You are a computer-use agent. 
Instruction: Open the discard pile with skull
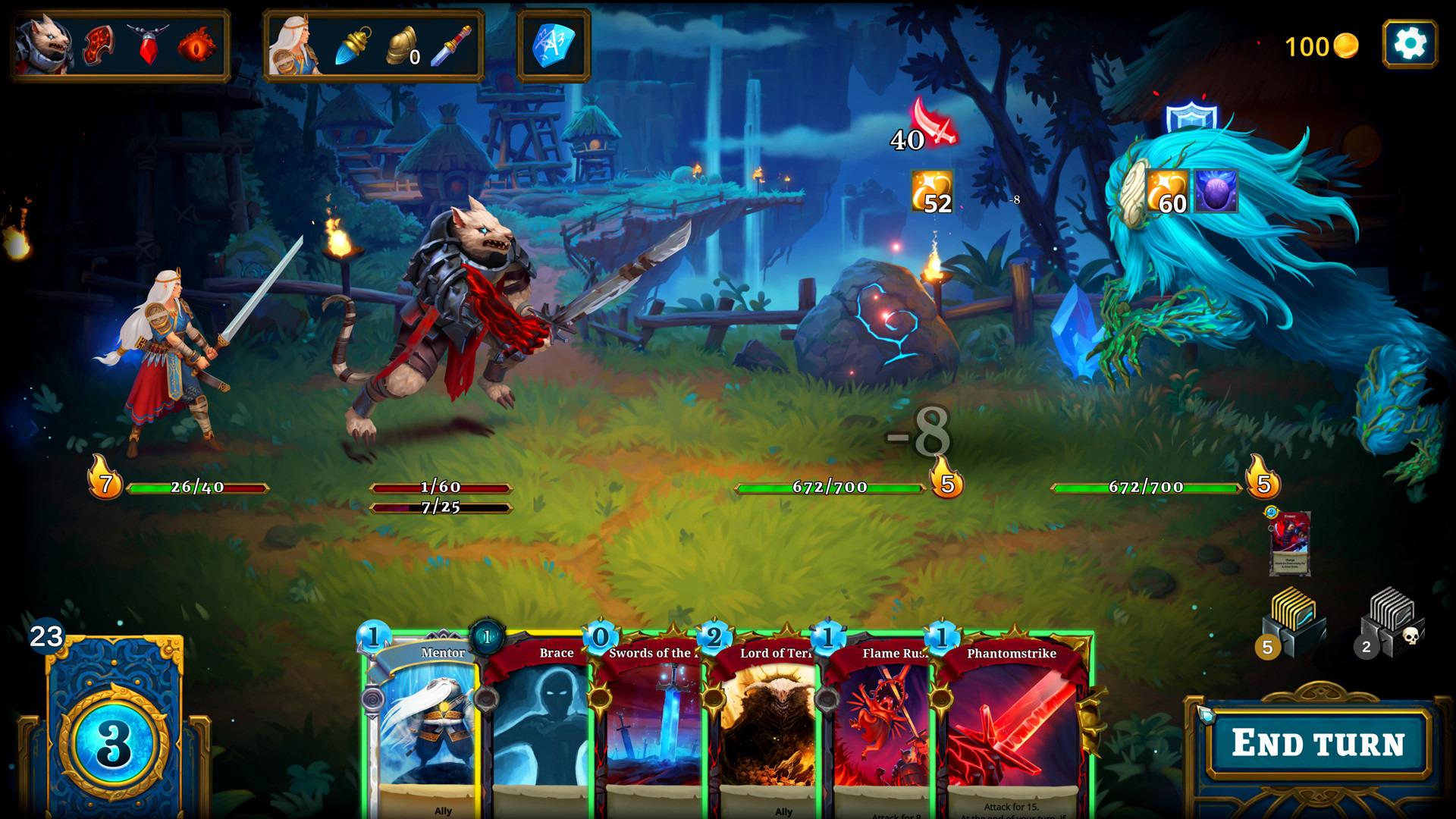pyautogui.click(x=1392, y=623)
